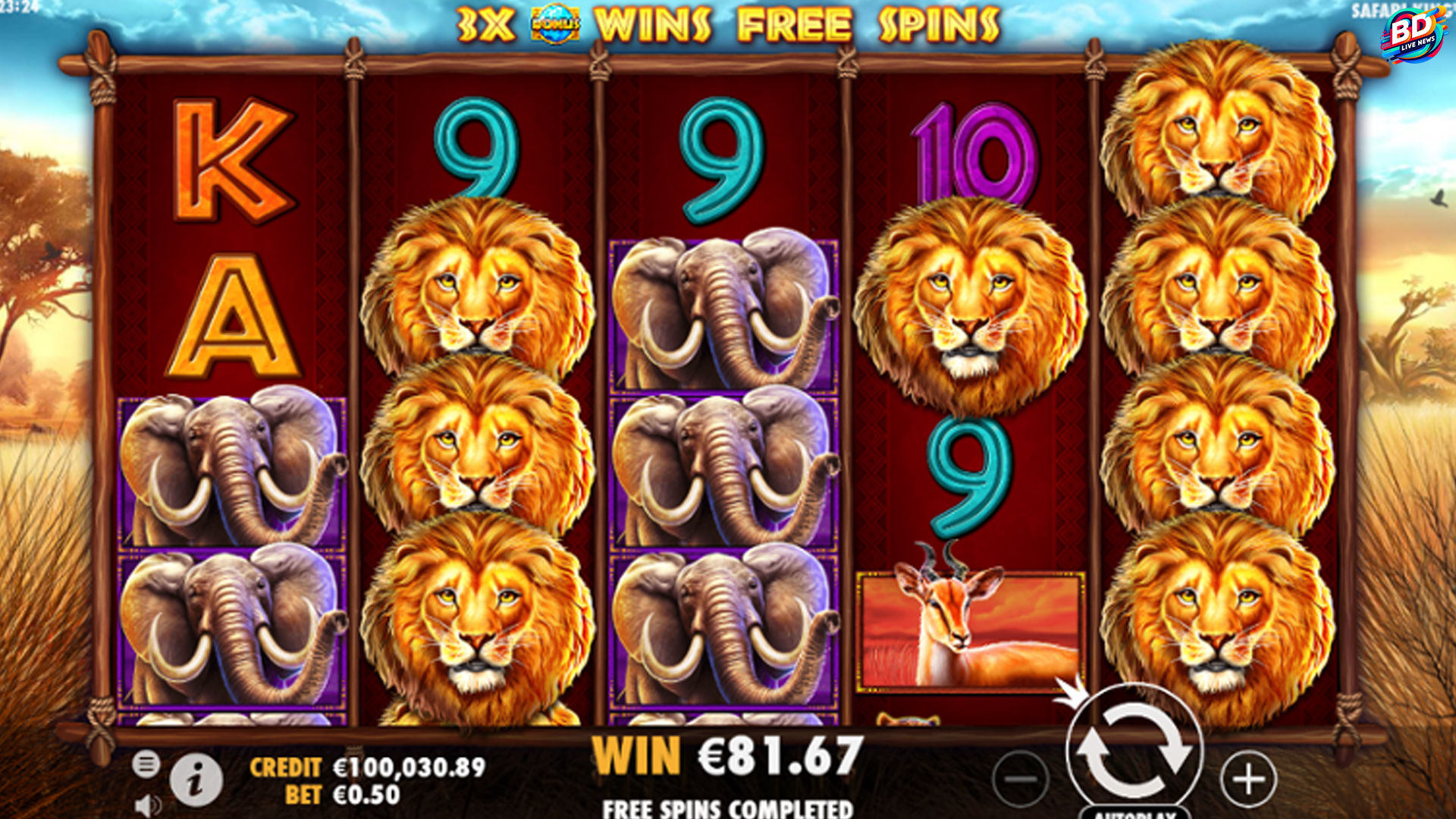Spin the reels with the circular arrows button
This screenshot has width=1456, height=819.
pos(1134,749)
